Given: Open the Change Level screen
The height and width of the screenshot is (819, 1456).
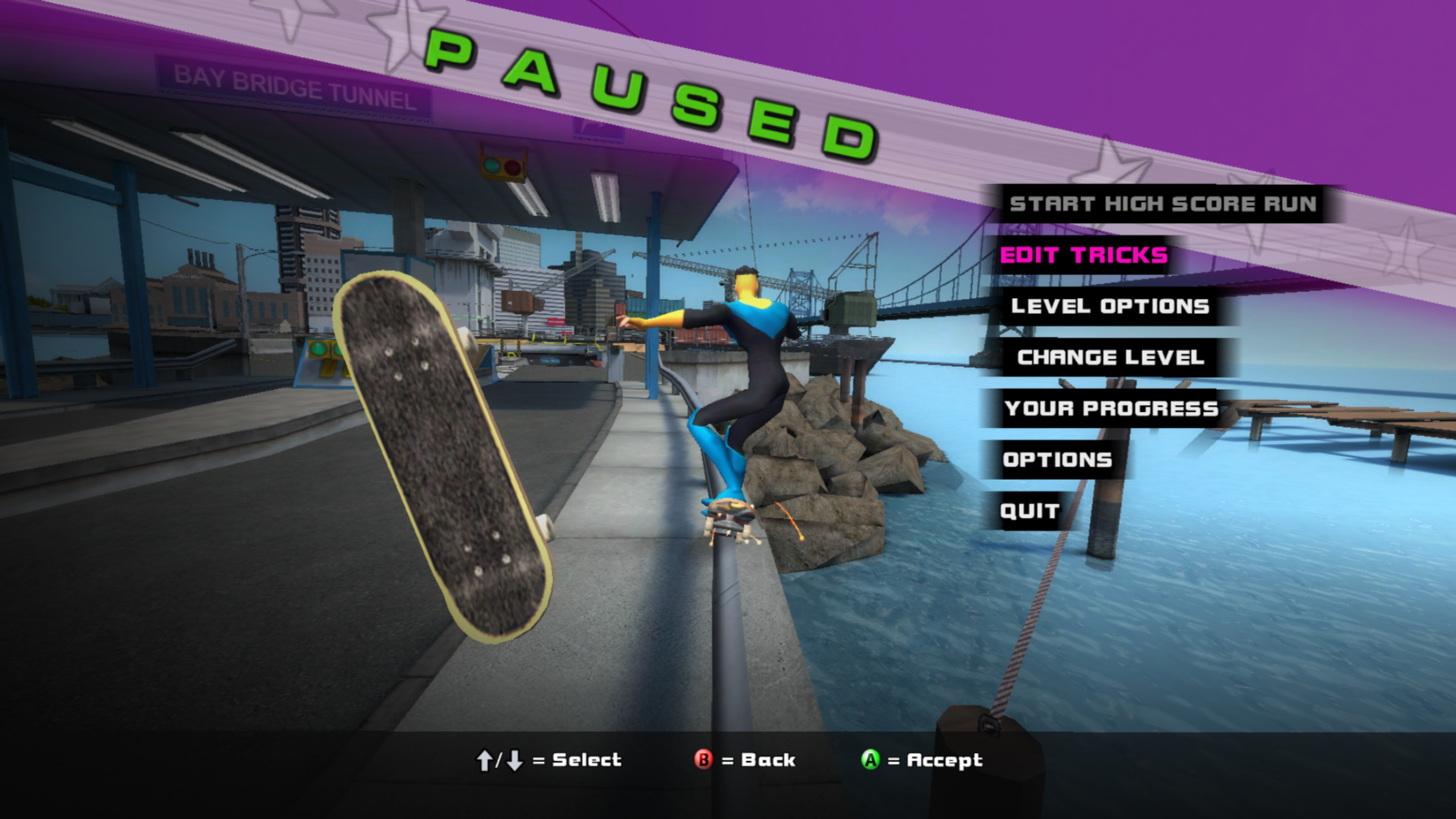Looking at the screenshot, I should (1110, 357).
